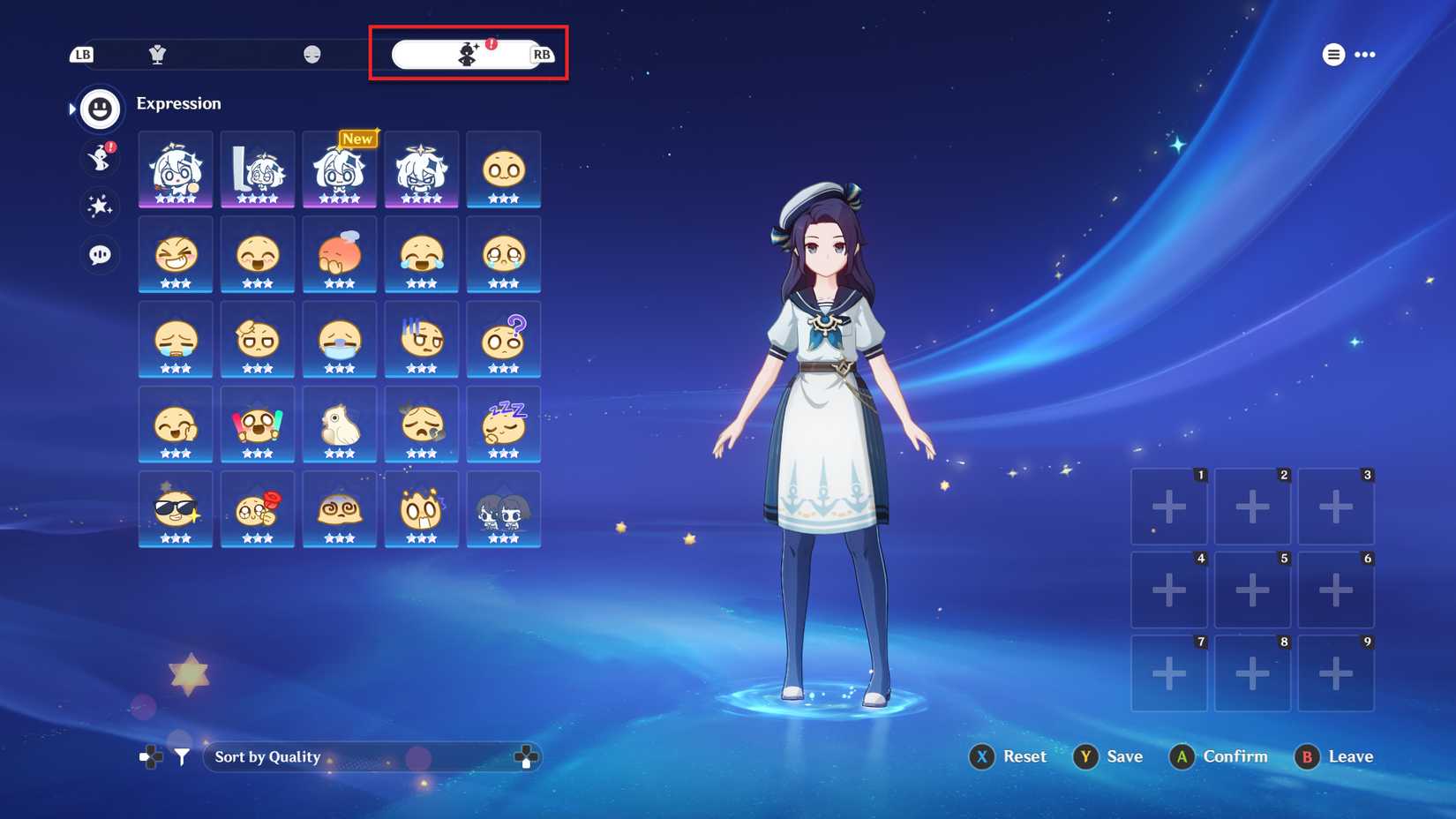Image resolution: width=1456 pixels, height=819 pixels.
Task: Switch to the mannequin outfit tab
Action: (157, 55)
